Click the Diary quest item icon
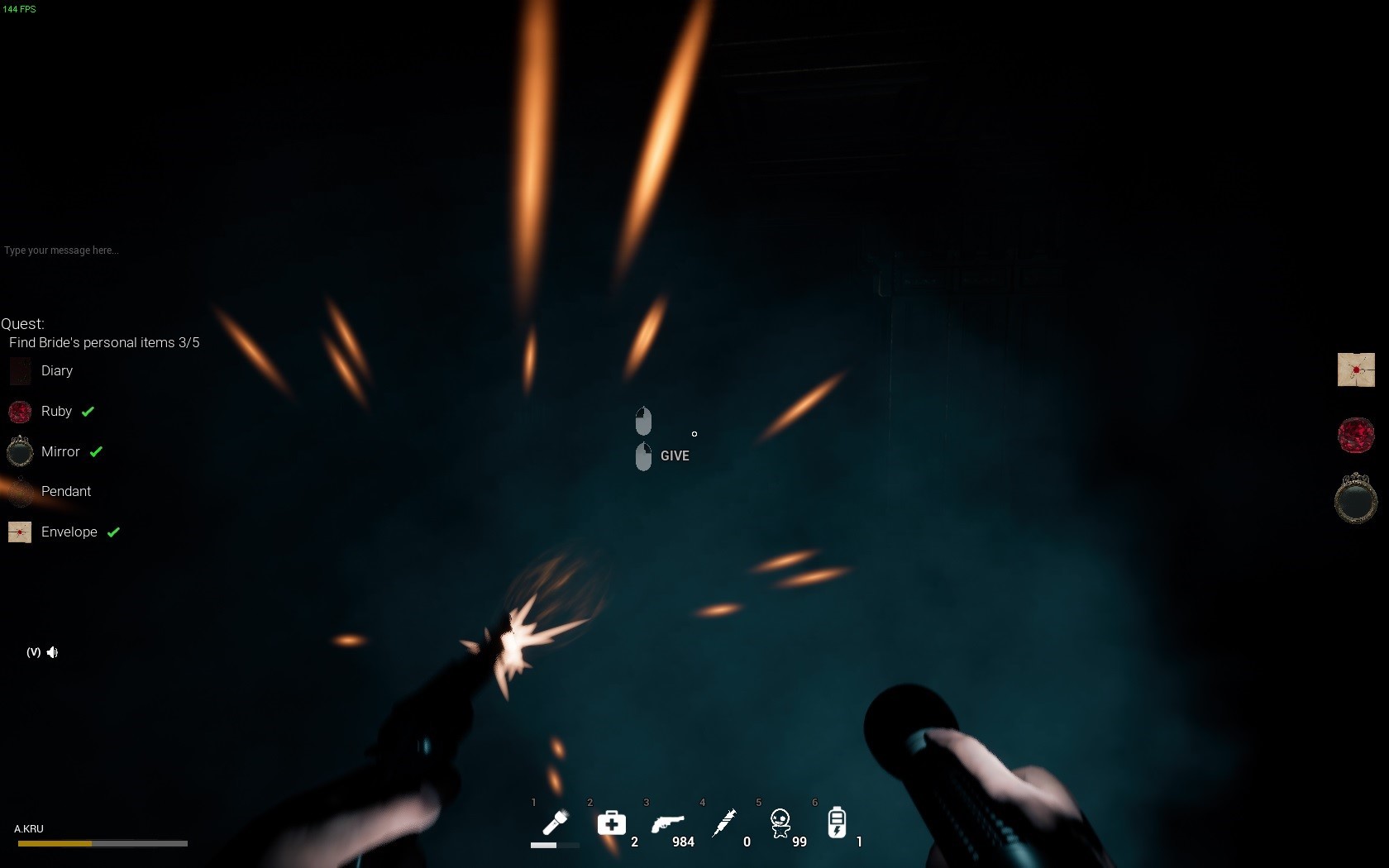This screenshot has height=868, width=1389. pyautogui.click(x=18, y=370)
